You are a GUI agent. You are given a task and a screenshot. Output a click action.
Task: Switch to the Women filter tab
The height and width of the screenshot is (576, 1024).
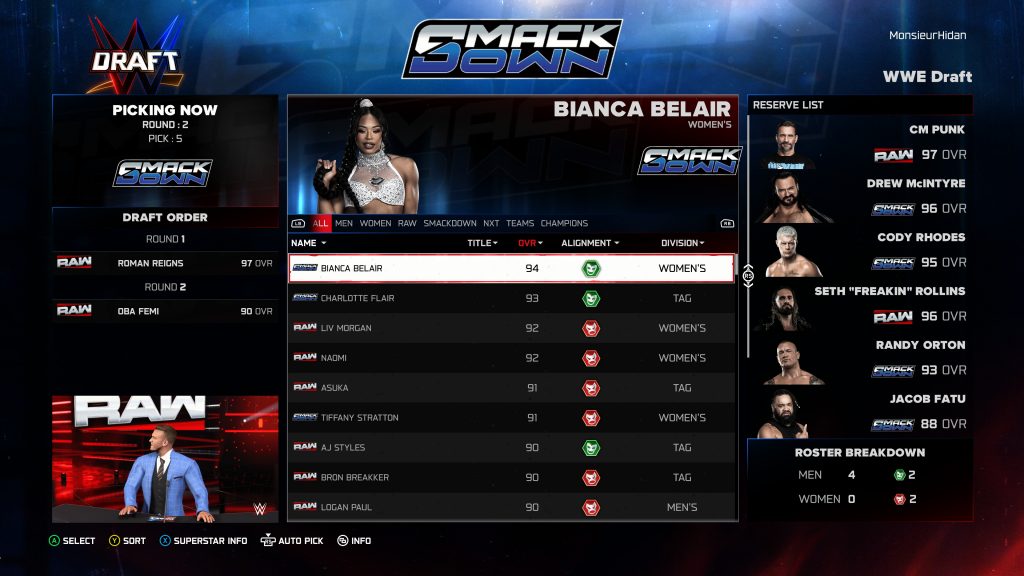coord(375,224)
